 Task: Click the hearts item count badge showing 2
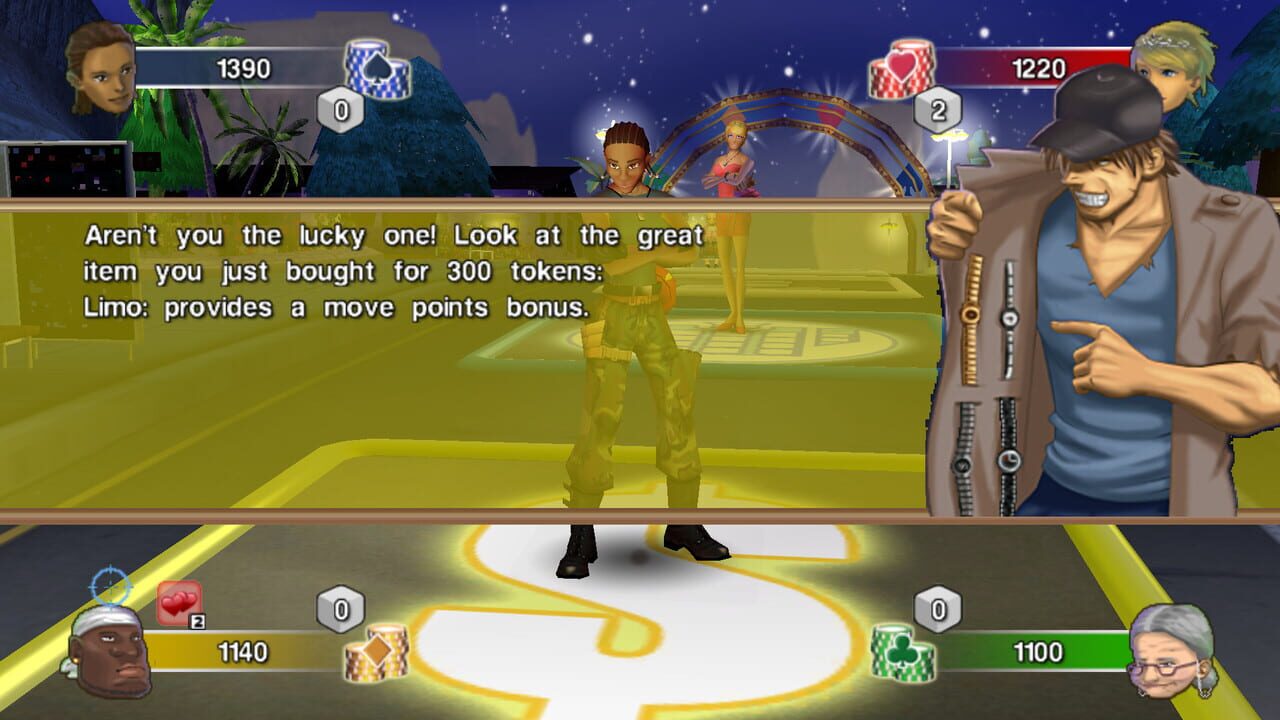tap(196, 620)
